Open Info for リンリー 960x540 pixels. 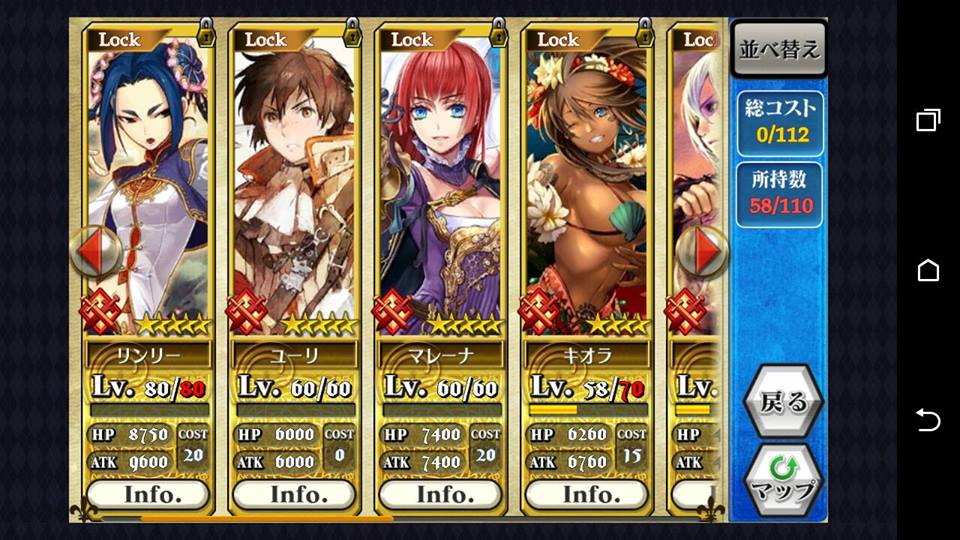[x=149, y=494]
